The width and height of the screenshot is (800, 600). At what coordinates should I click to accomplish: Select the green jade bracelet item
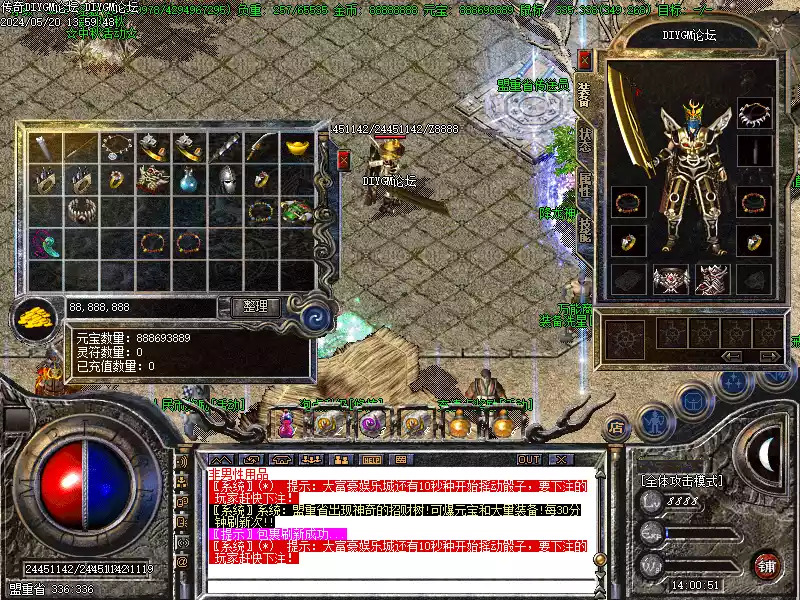(x=296, y=211)
